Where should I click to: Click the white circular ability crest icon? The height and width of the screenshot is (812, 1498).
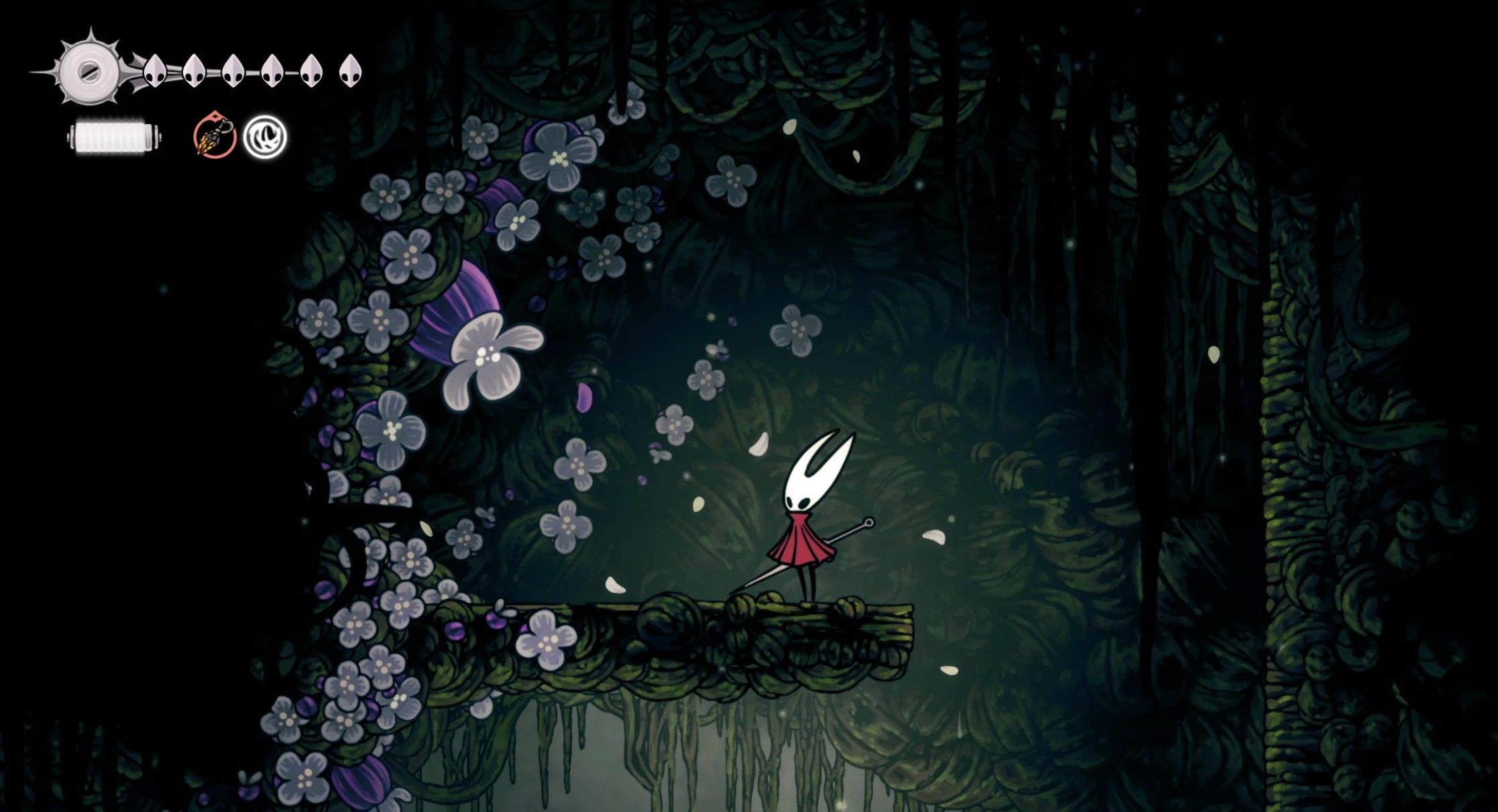(x=267, y=137)
